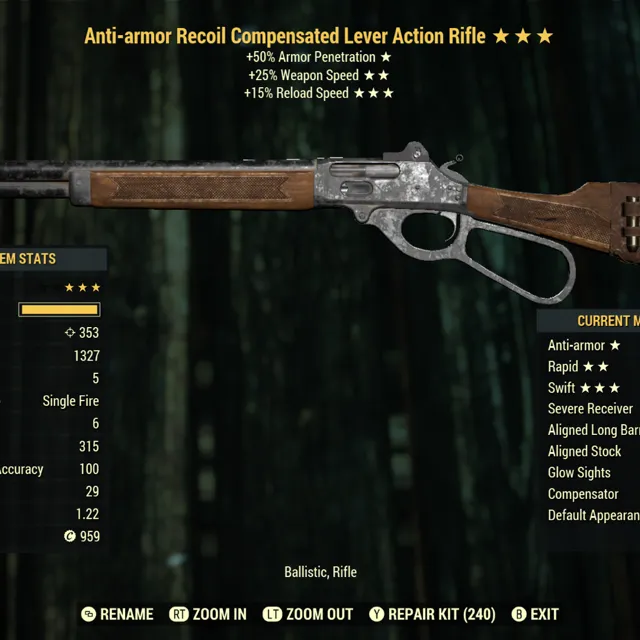Screen dimensions: 640x640
Task: Choose the Default Appearance entry
Action: click(x=593, y=516)
